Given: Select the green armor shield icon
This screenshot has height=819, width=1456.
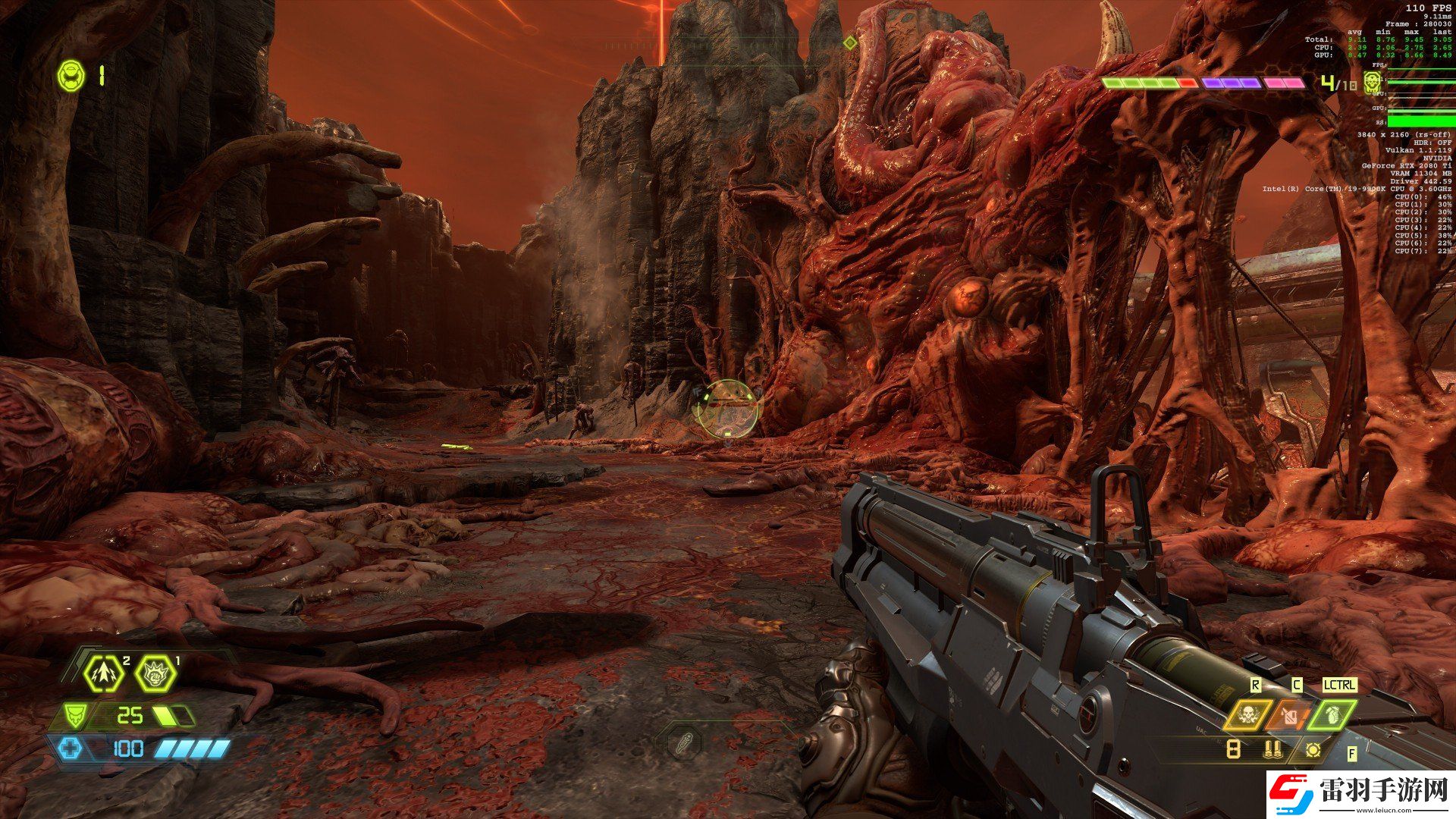Looking at the screenshot, I should click(x=74, y=714).
